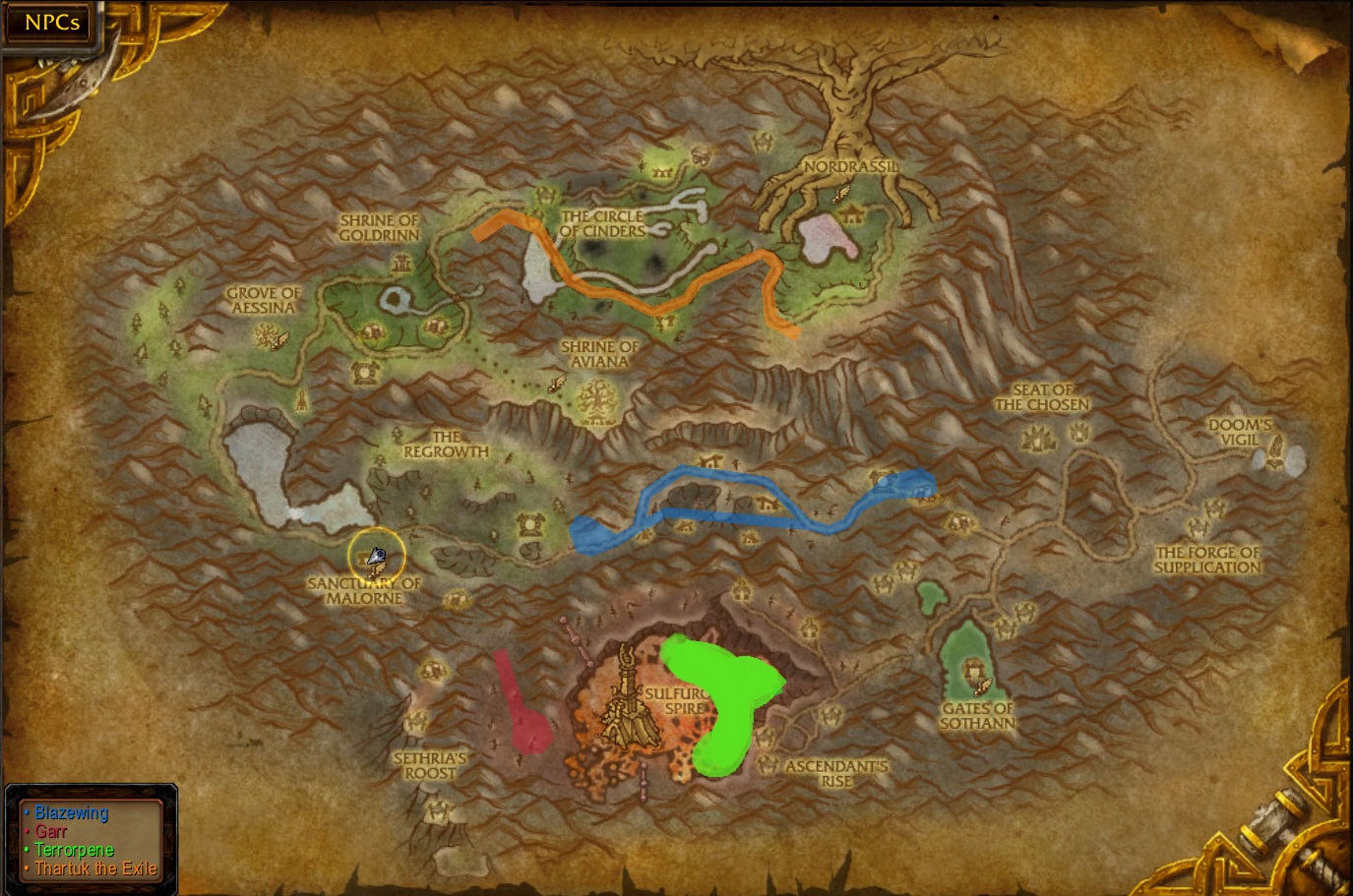
Task: Click the portal arch icon in The Regrowth
Action: pyautogui.click(x=529, y=523)
